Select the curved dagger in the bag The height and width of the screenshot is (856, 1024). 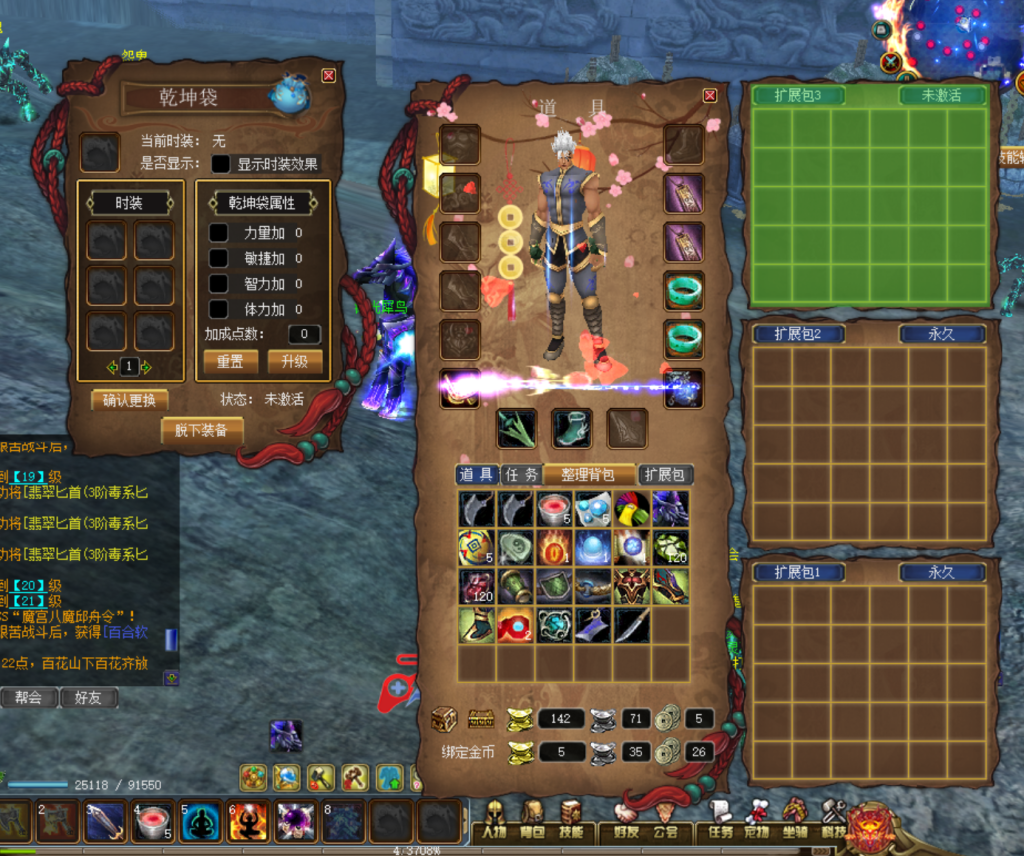632,626
